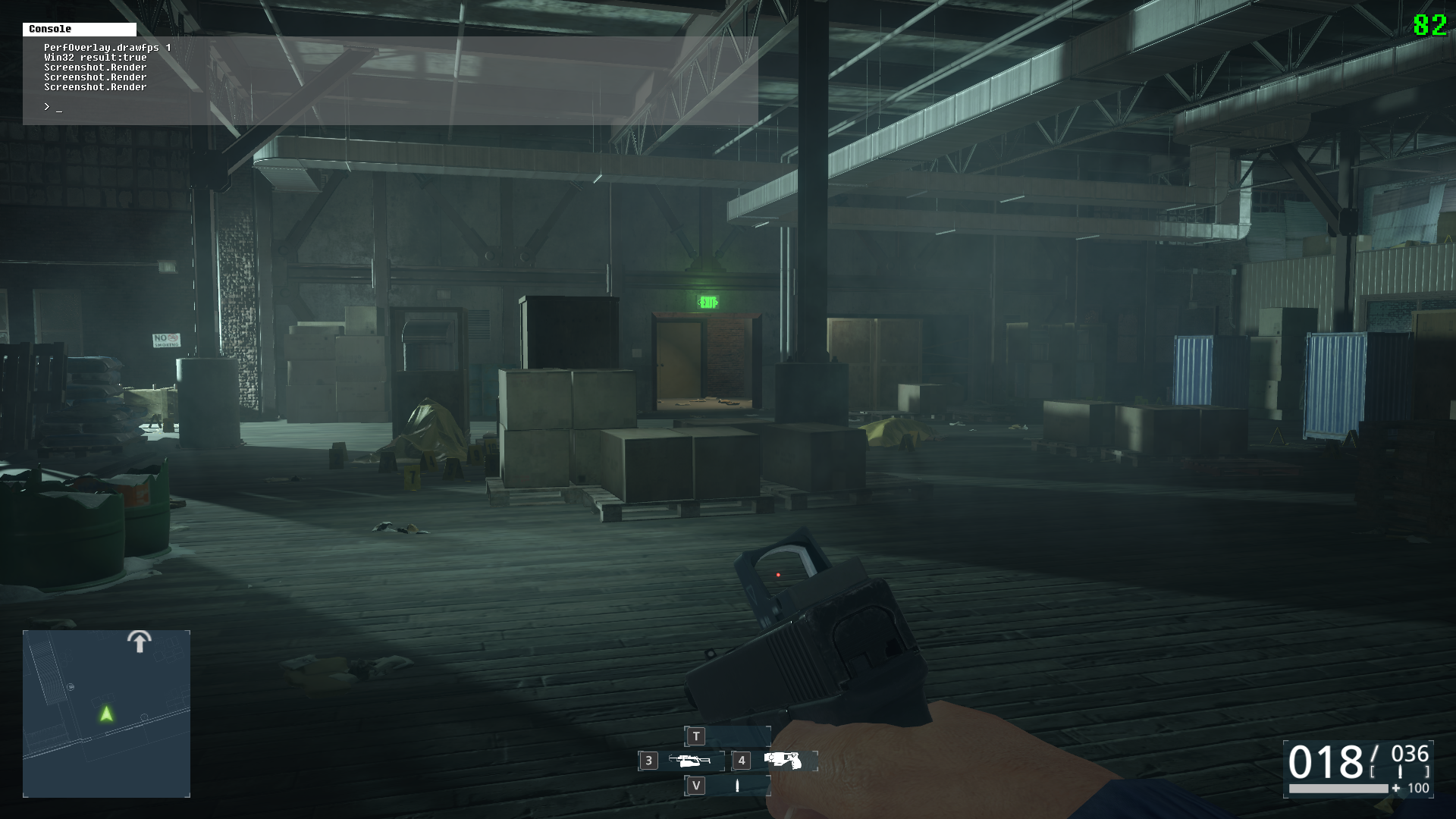Choose the bullet icon slot
Viewport: 1456px width, 819px height.
coord(737,786)
